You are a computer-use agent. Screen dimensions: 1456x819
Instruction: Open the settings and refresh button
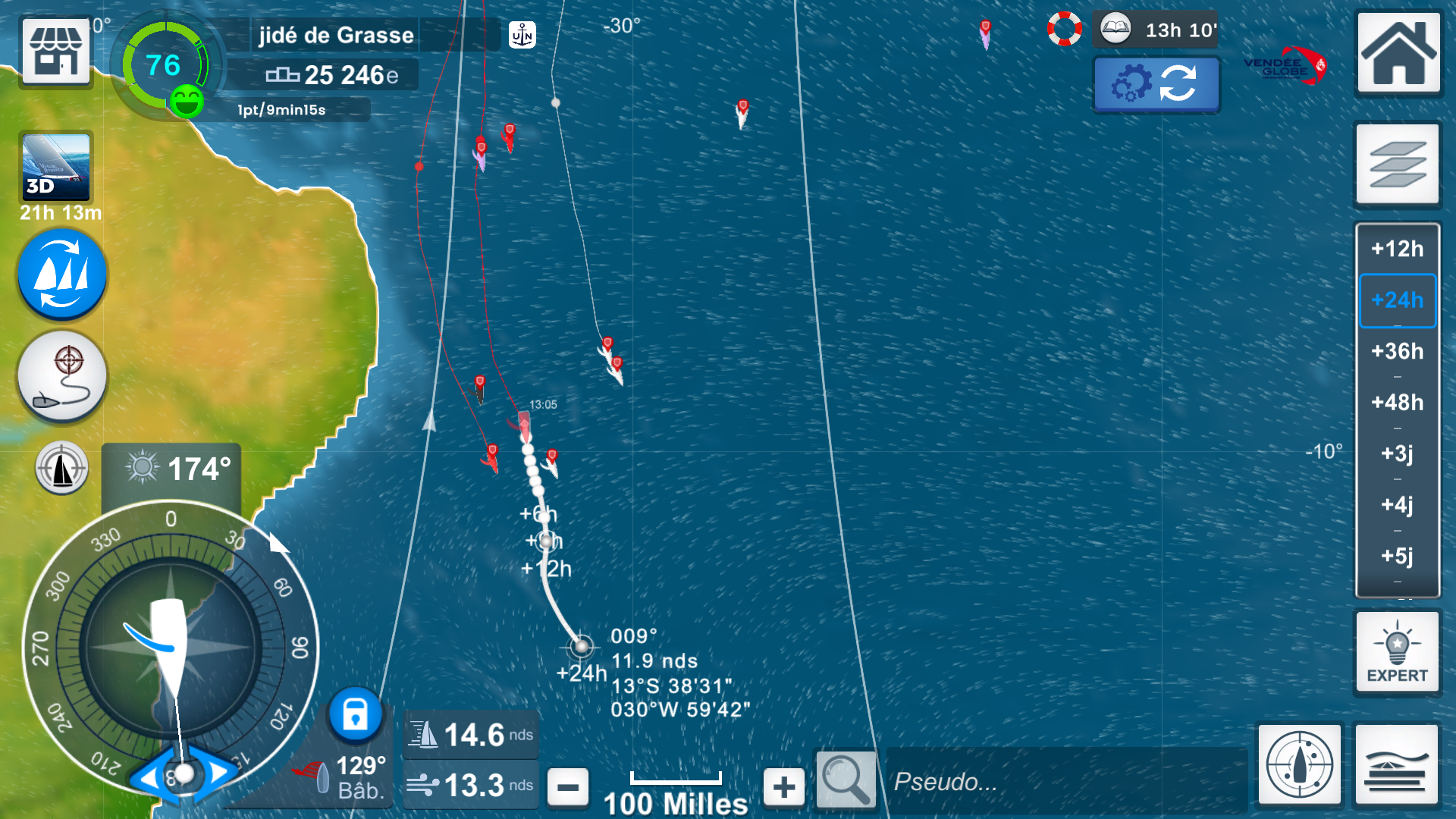tap(1156, 83)
